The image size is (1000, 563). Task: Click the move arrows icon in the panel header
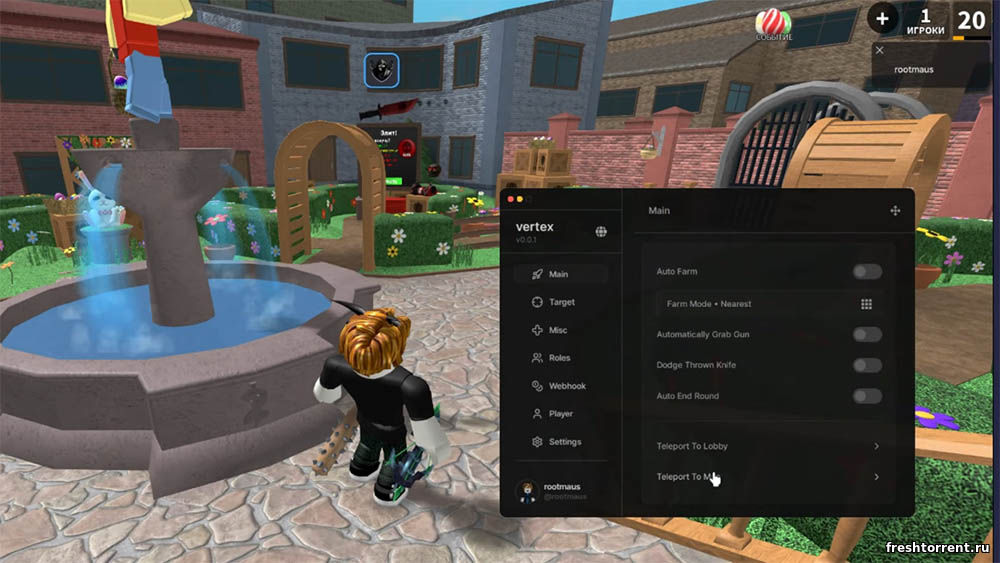895,211
